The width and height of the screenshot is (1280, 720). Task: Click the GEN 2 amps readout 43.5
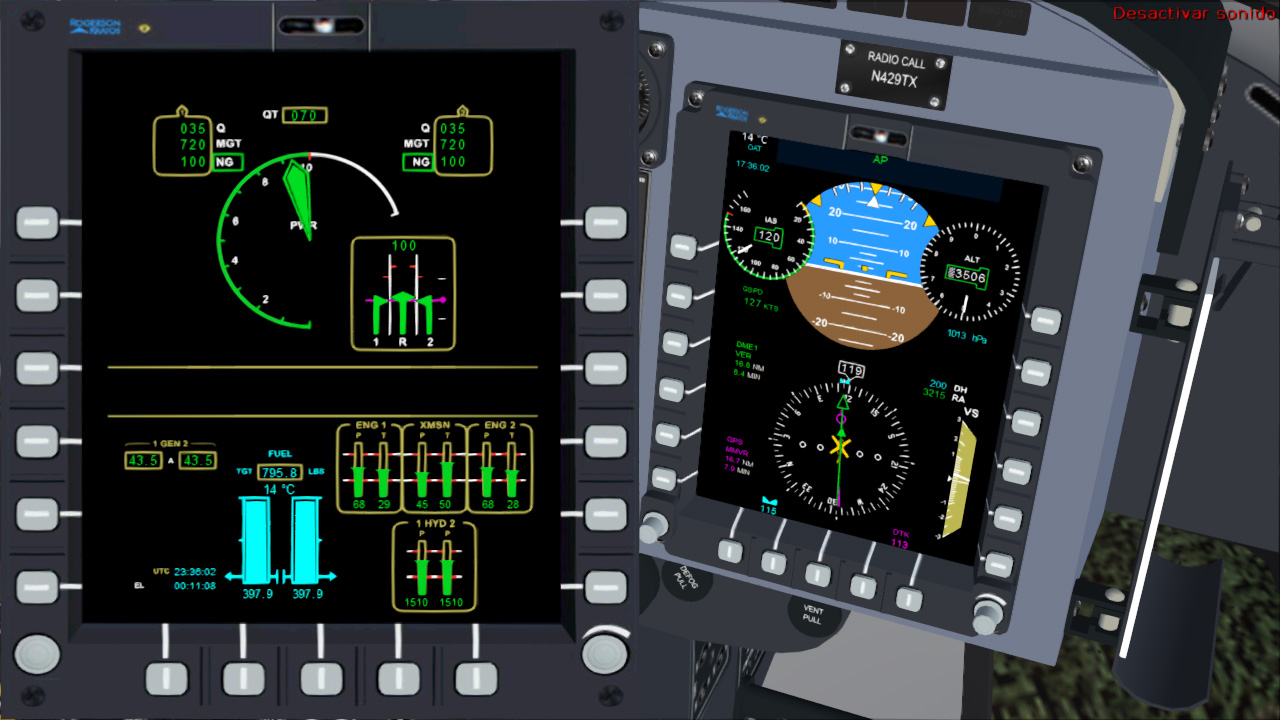coord(196,461)
